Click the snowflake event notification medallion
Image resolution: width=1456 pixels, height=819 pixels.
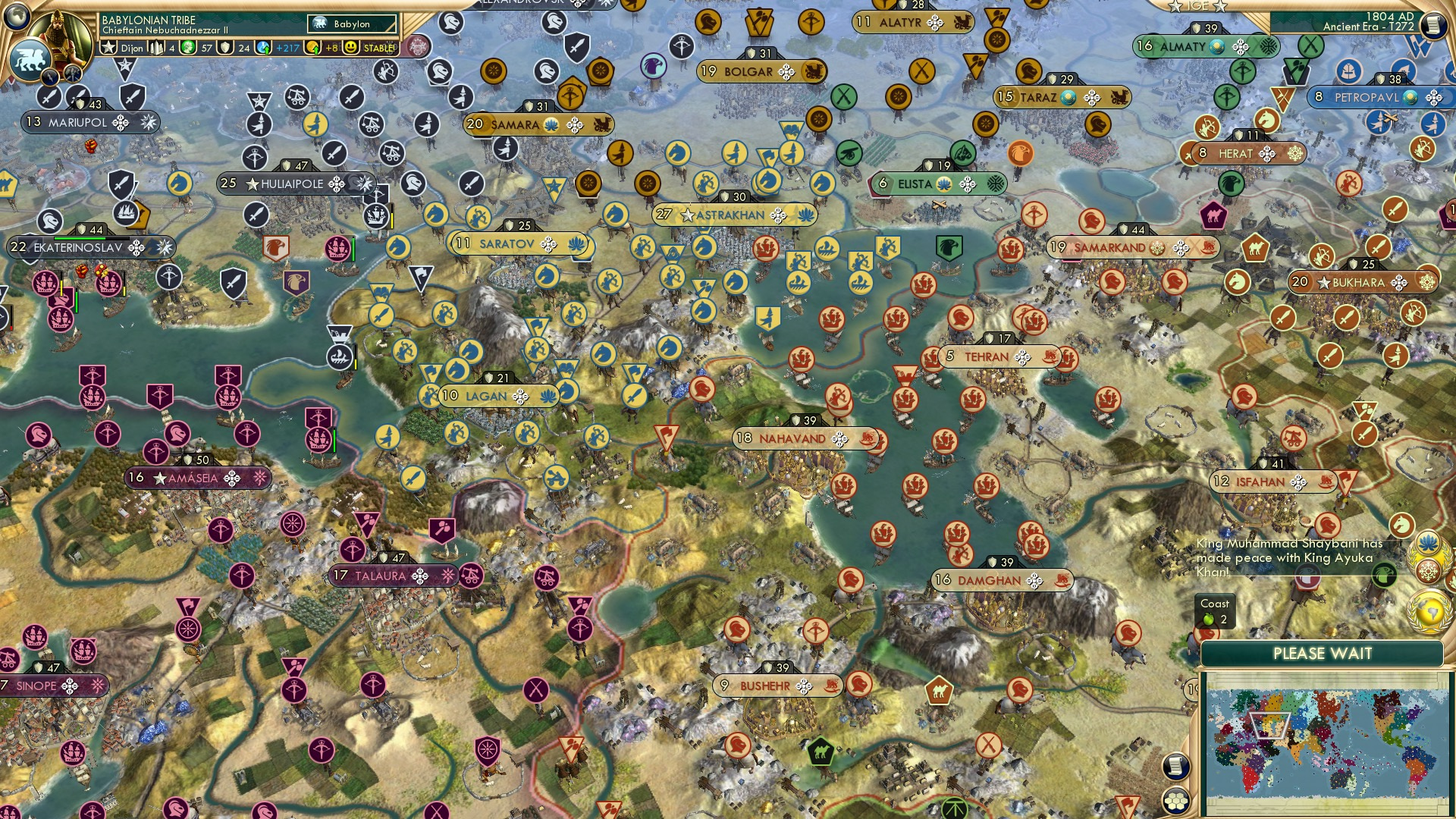1427,572
